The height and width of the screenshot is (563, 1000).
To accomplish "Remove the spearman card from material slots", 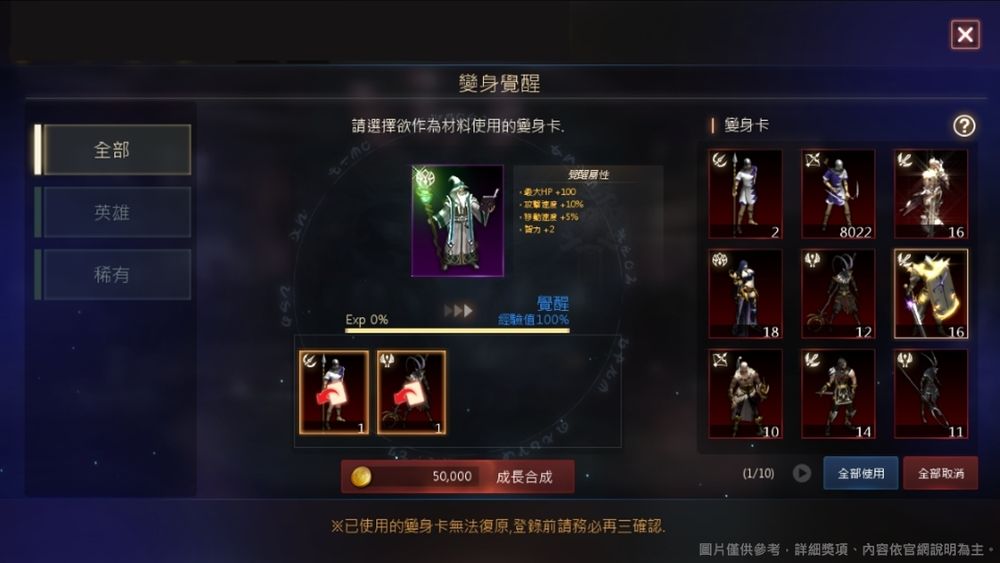I will (x=334, y=391).
